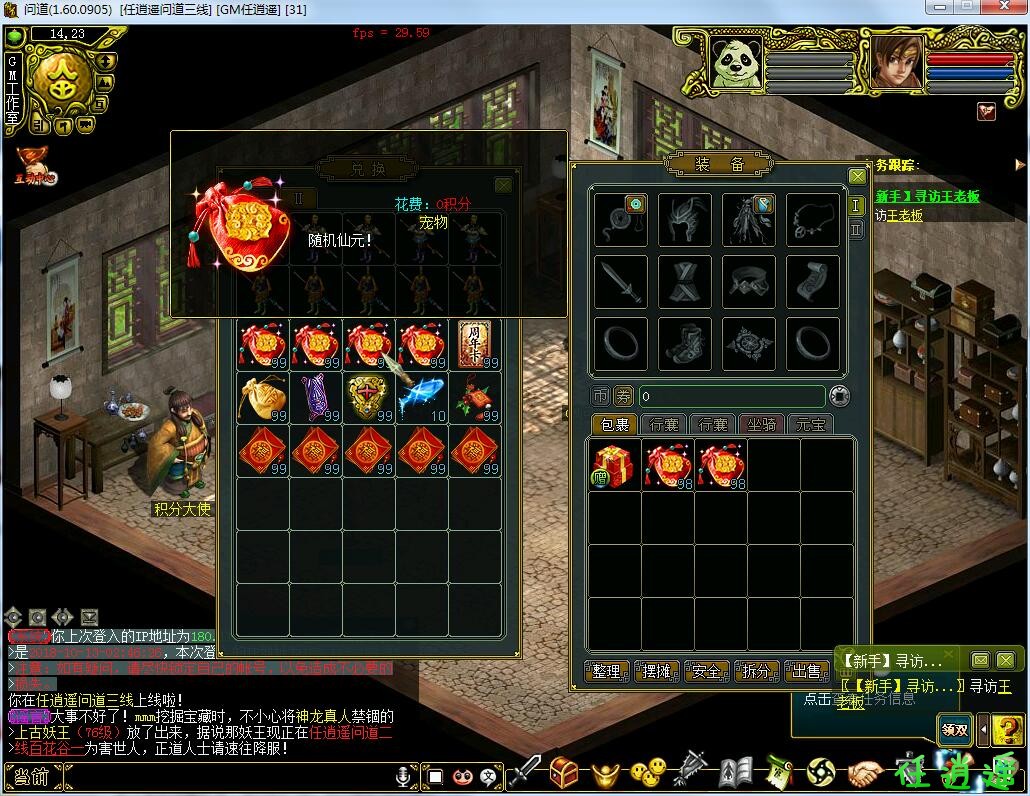Click the 出售 sell button

click(806, 671)
